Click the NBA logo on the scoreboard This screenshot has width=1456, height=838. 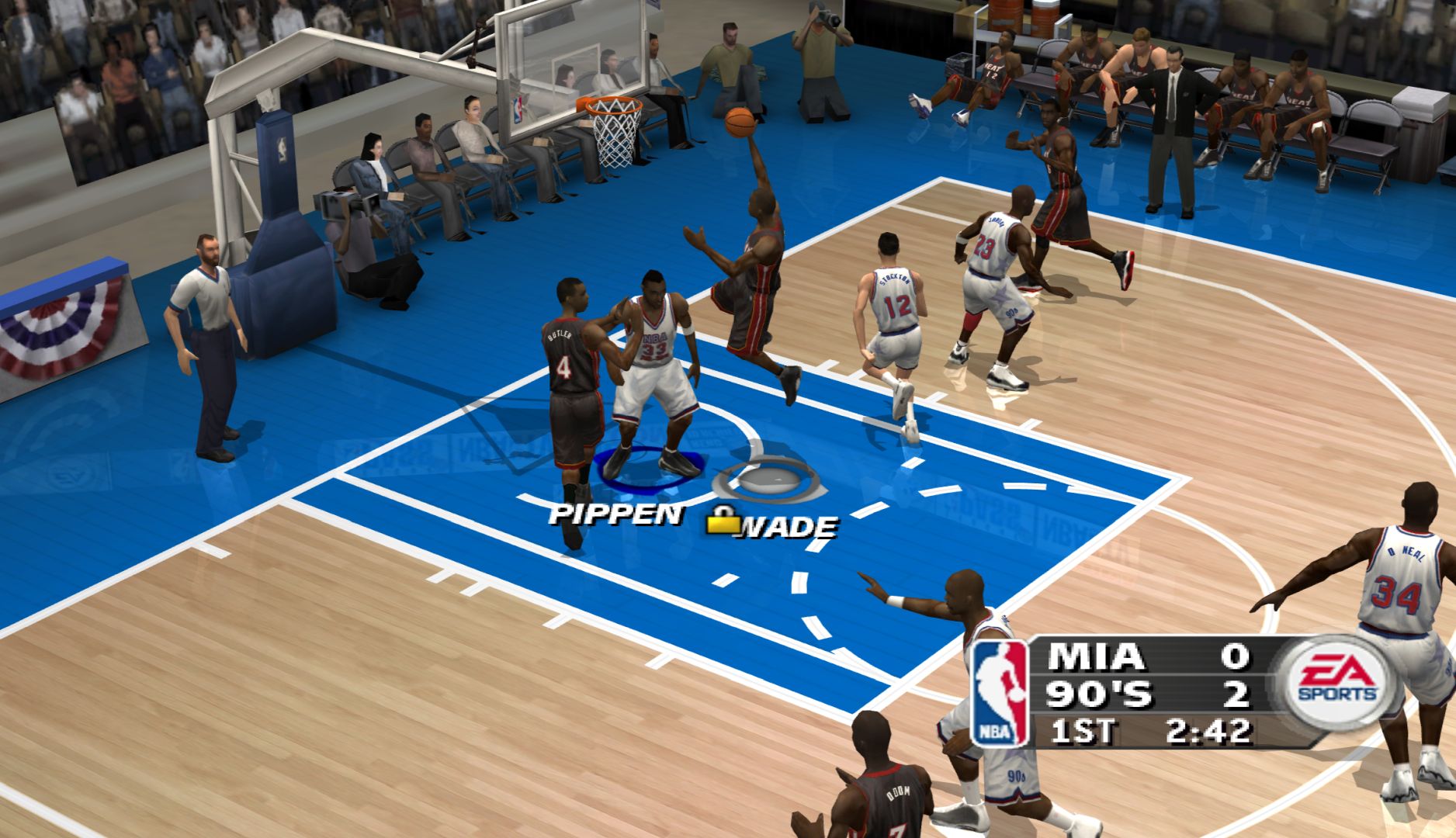[x=1000, y=693]
